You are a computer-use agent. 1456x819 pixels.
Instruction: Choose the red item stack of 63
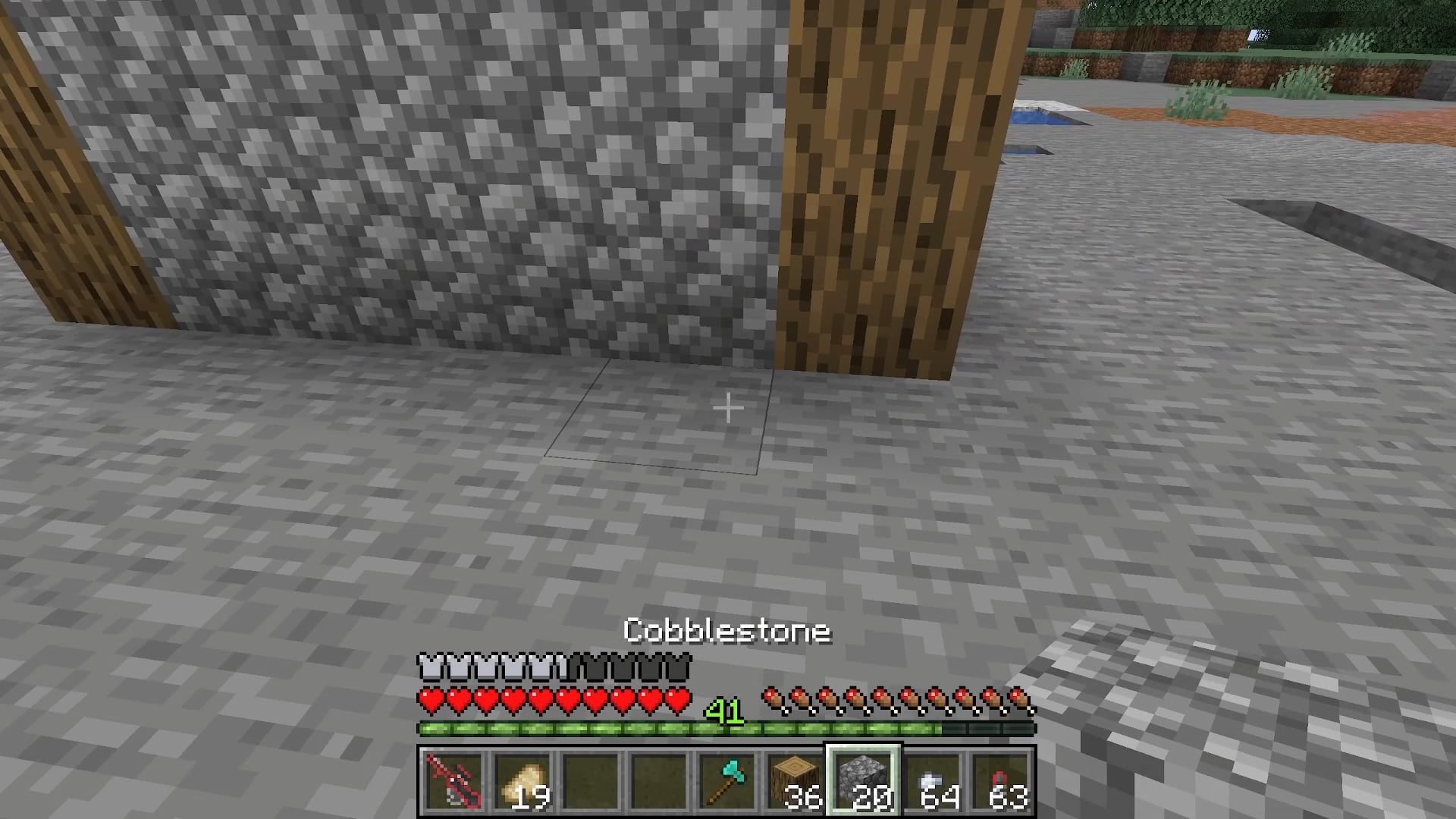(x=1000, y=781)
